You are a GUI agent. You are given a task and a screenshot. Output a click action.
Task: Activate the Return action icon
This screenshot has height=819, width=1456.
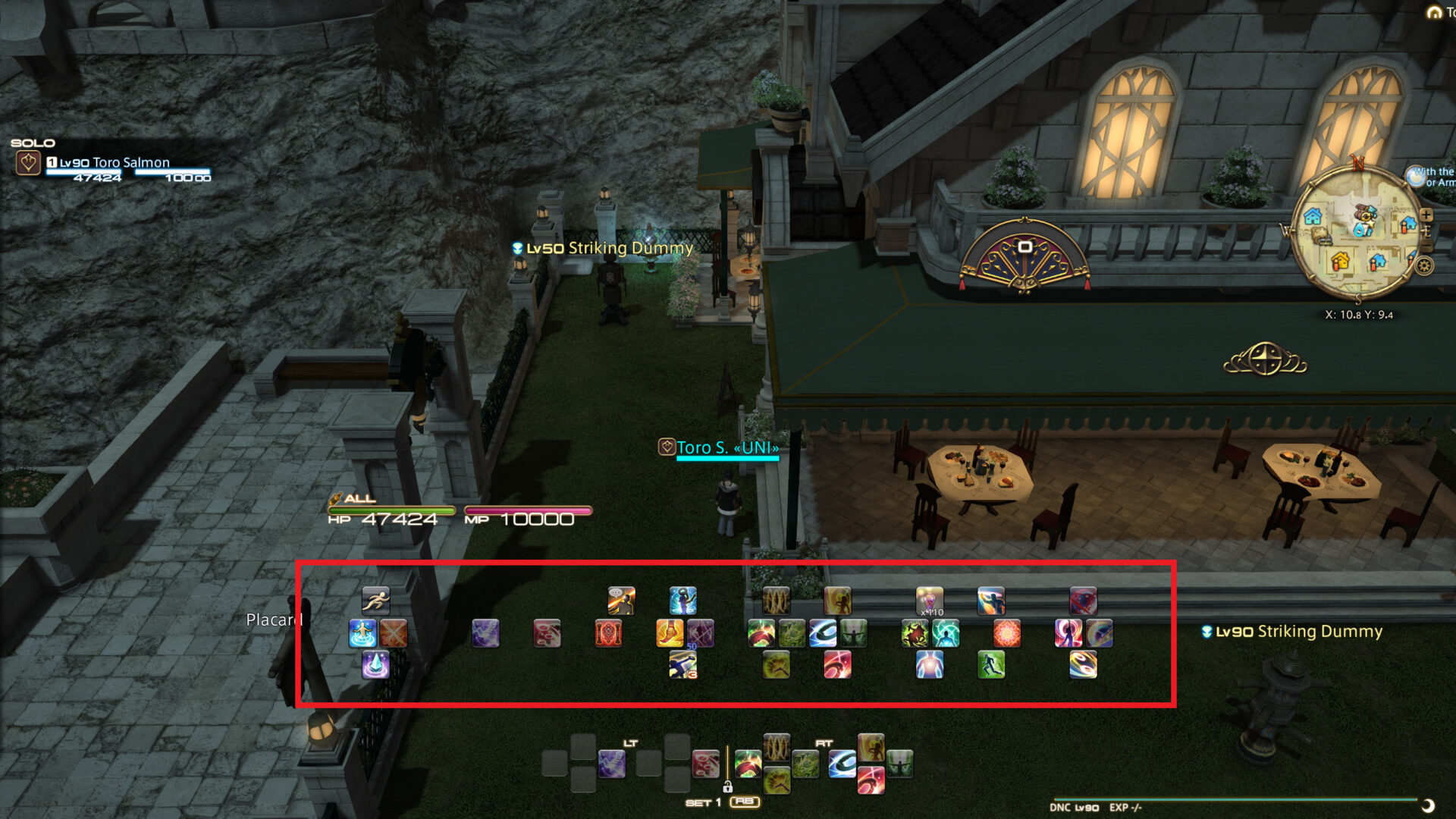(363, 635)
